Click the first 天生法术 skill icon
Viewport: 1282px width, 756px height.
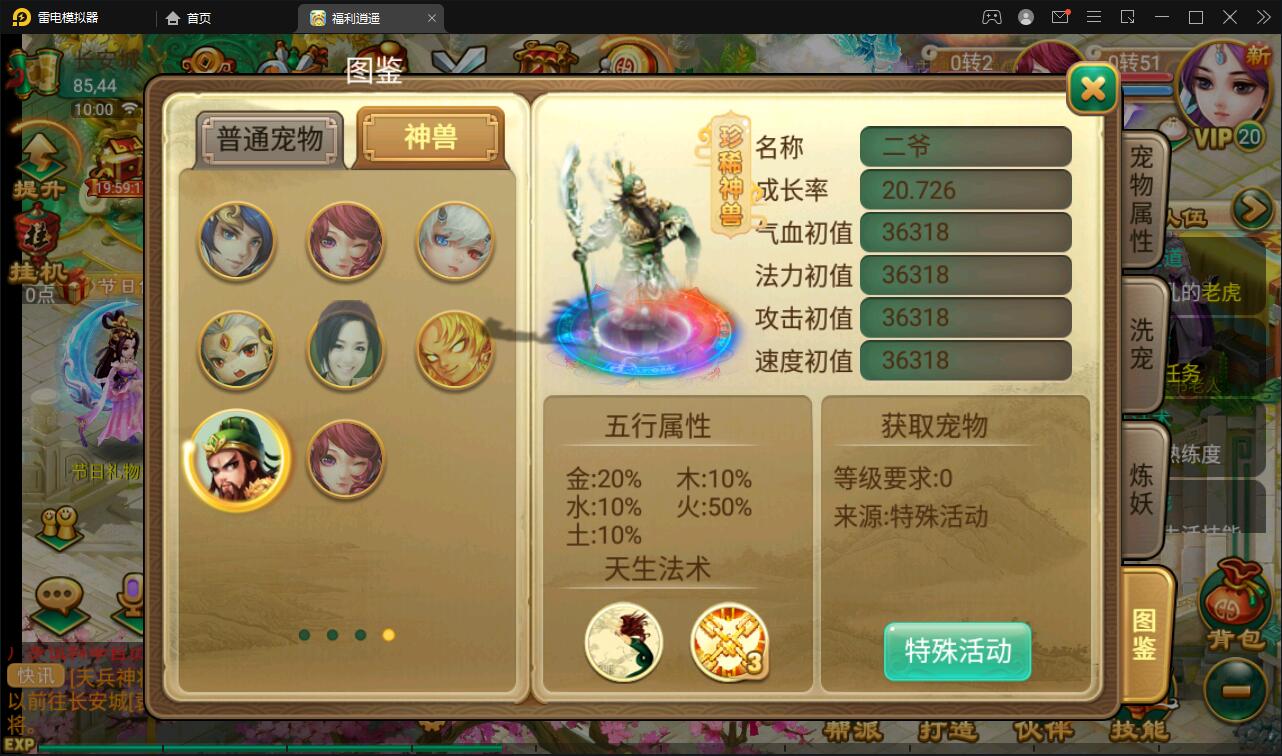624,643
